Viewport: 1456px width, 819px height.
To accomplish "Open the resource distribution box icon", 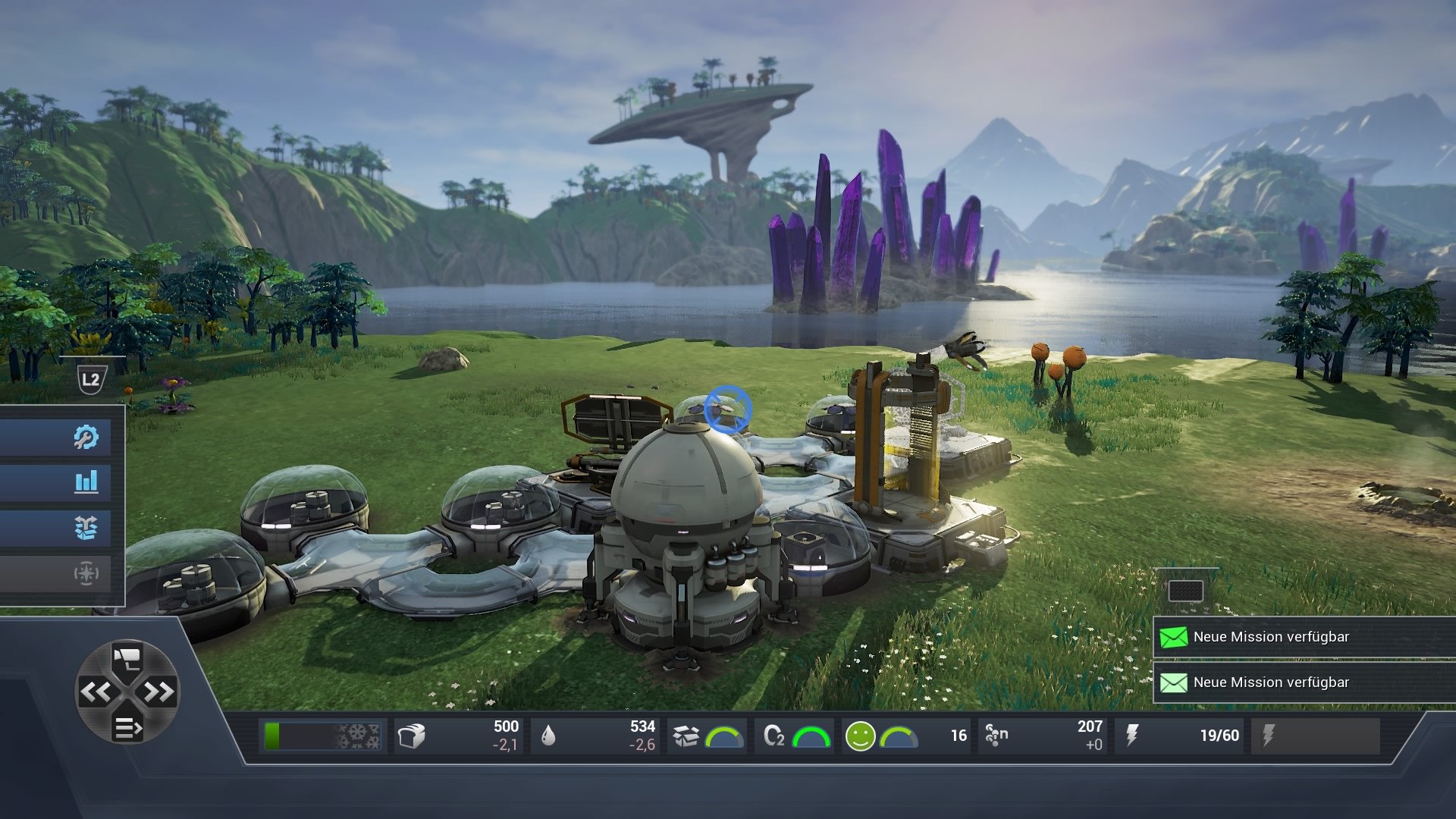I will (x=86, y=527).
